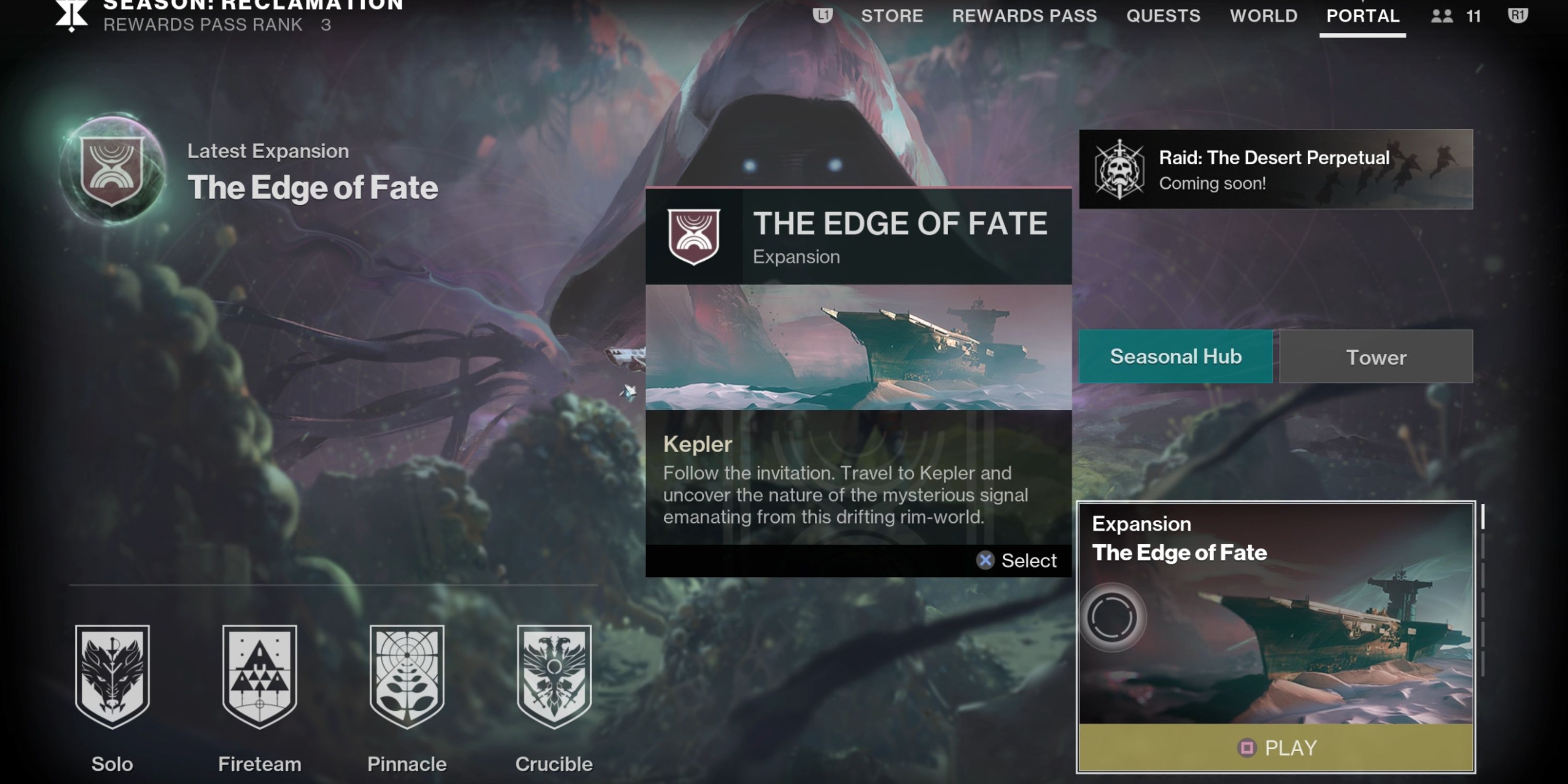
Task: Open the Rewards Pass menu item
Action: (1025, 16)
